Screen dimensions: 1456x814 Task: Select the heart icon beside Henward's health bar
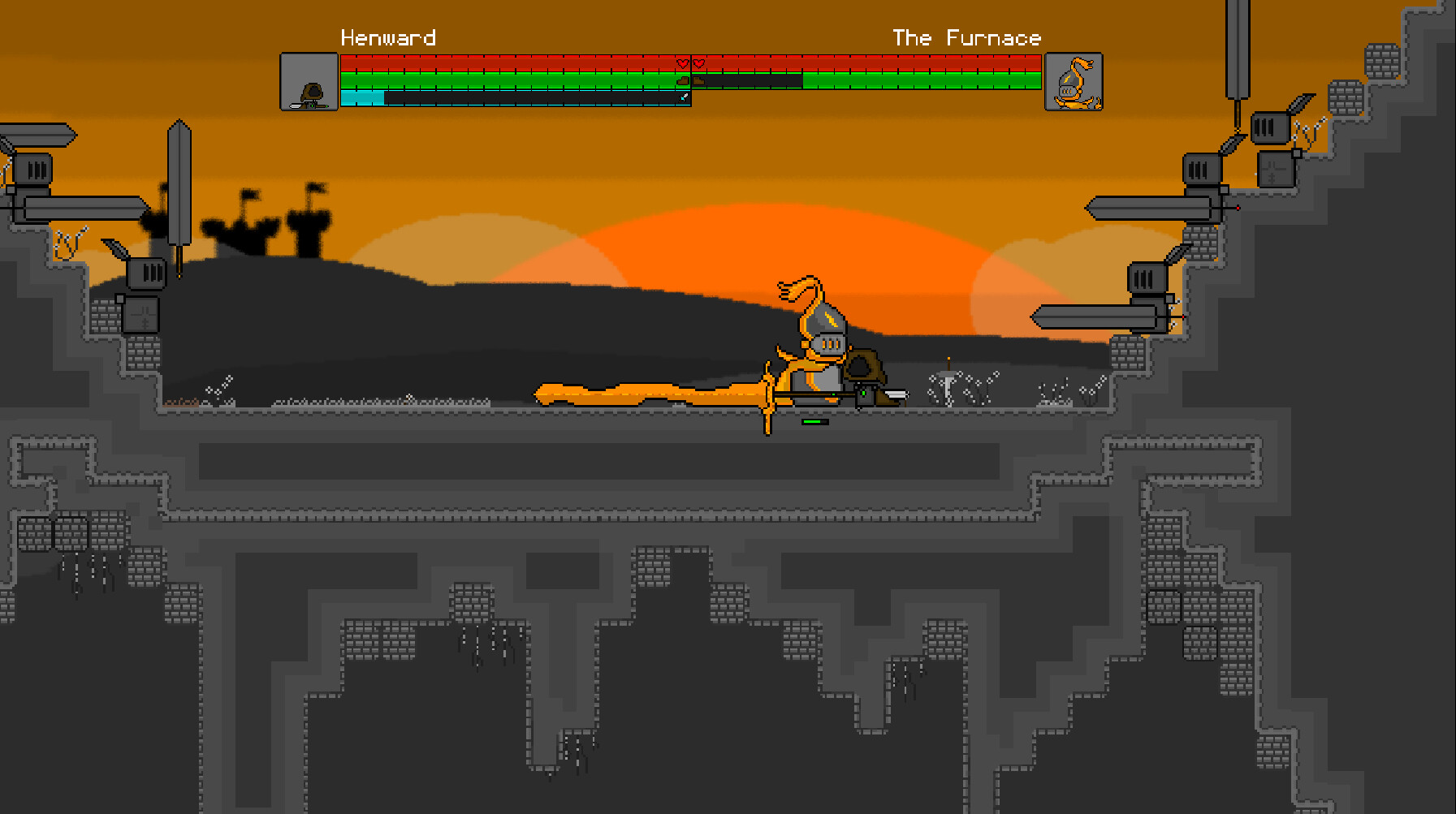pos(681,62)
